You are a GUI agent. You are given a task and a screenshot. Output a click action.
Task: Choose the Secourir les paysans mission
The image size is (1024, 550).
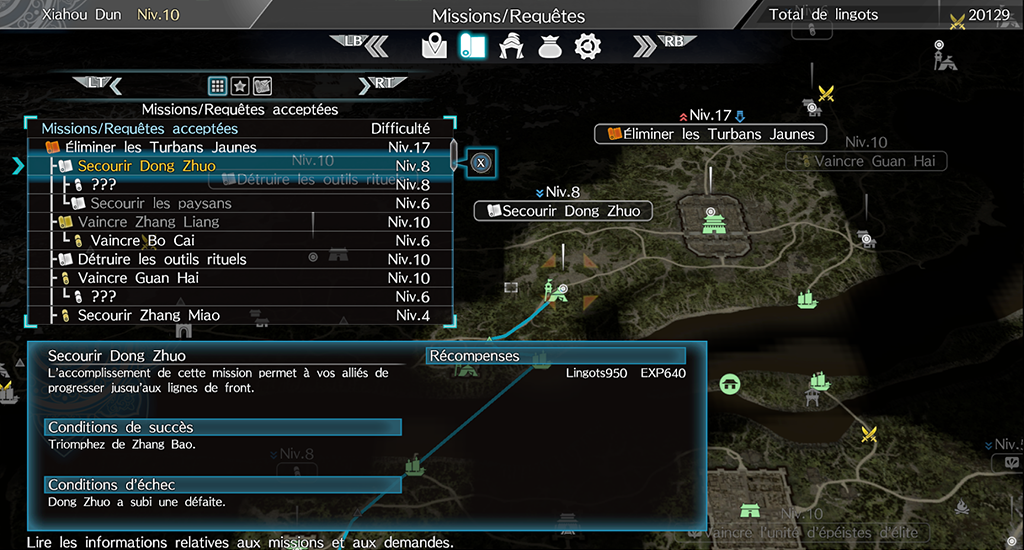tap(160, 203)
